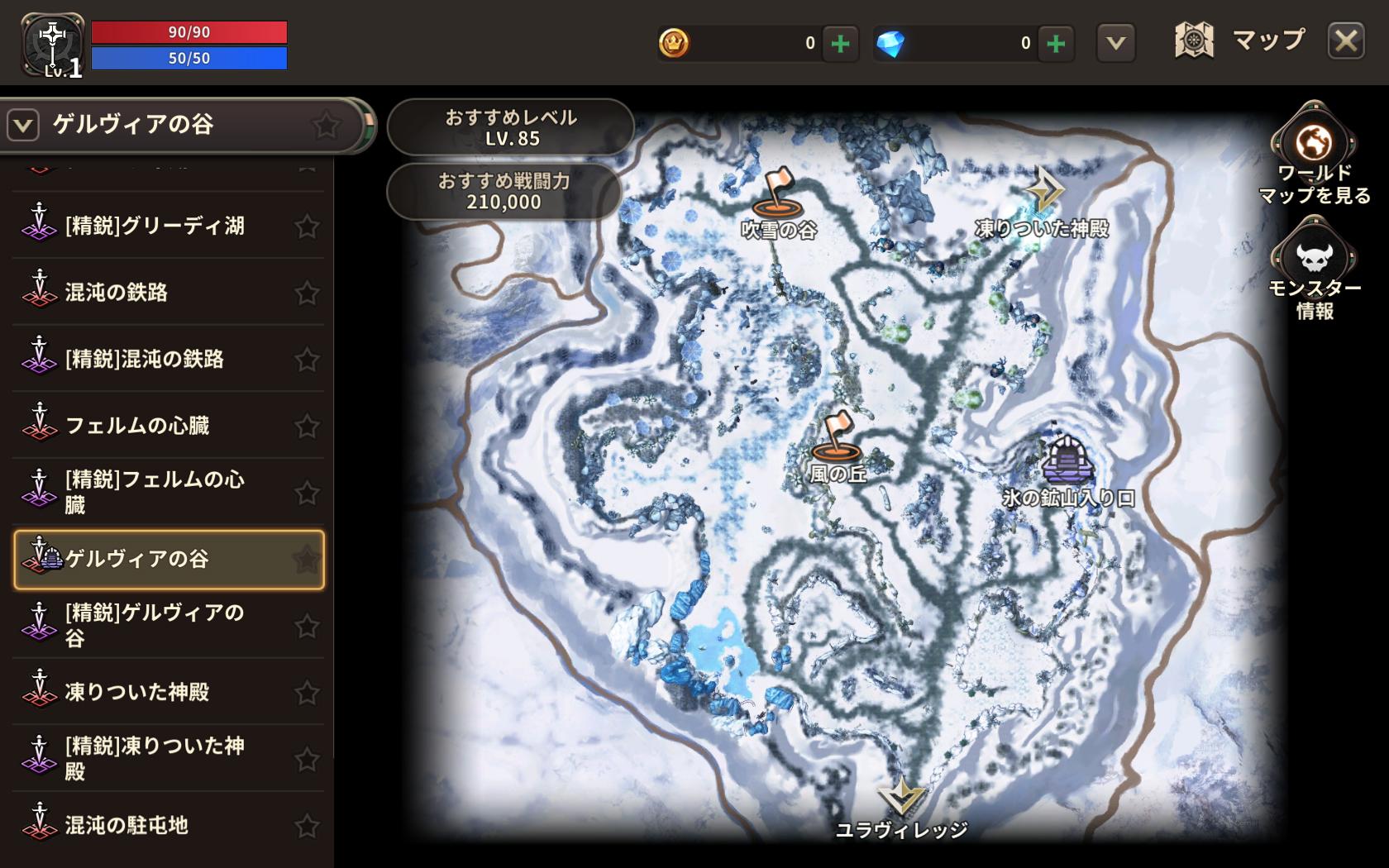The width and height of the screenshot is (1389, 868).
Task: Select [精鋭]グリーディ湖 from the list
Action: pyautogui.click(x=155, y=226)
